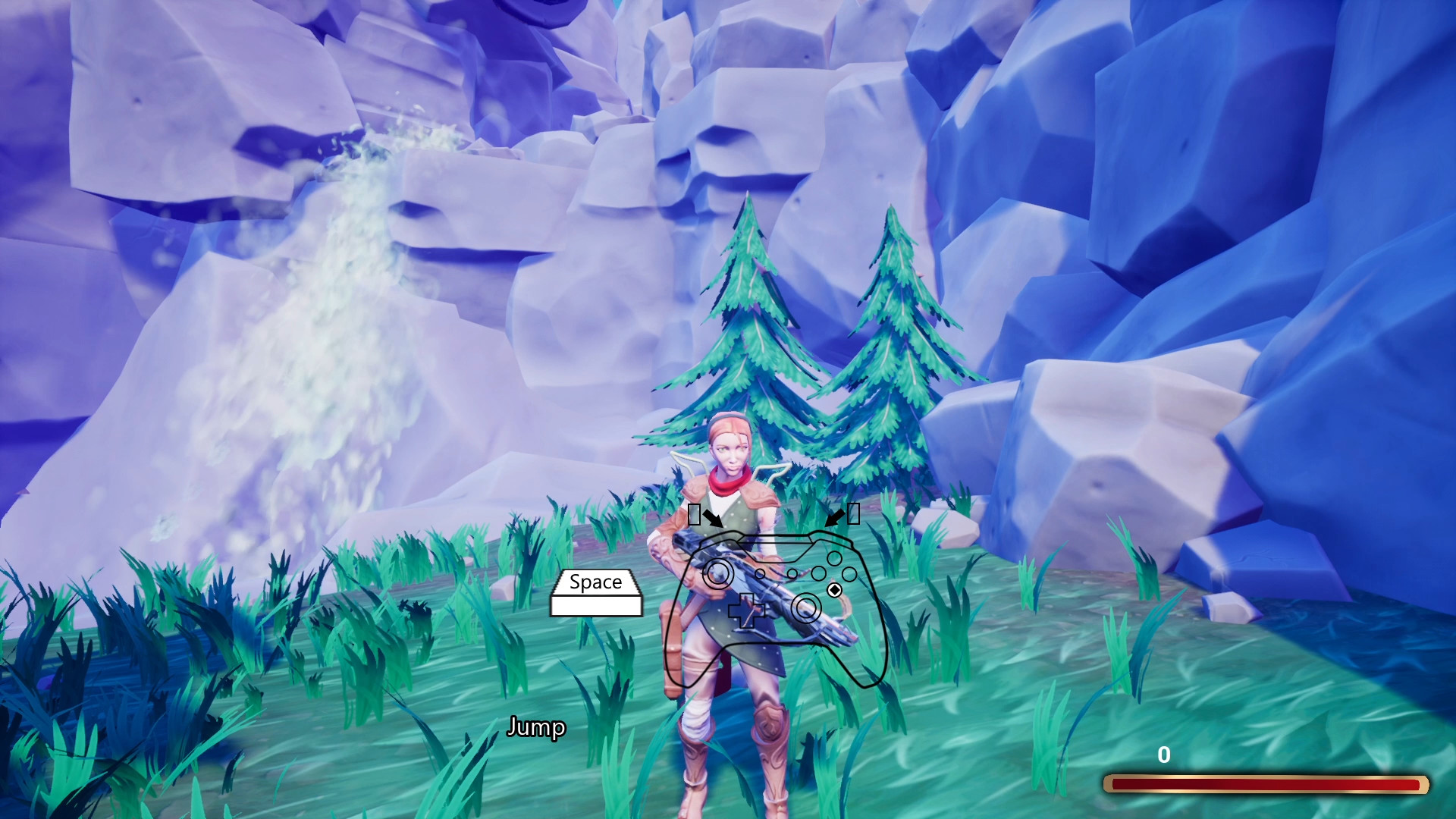This screenshot has height=819, width=1456.
Task: Click the left trigger arrow indicator
Action: (x=712, y=518)
